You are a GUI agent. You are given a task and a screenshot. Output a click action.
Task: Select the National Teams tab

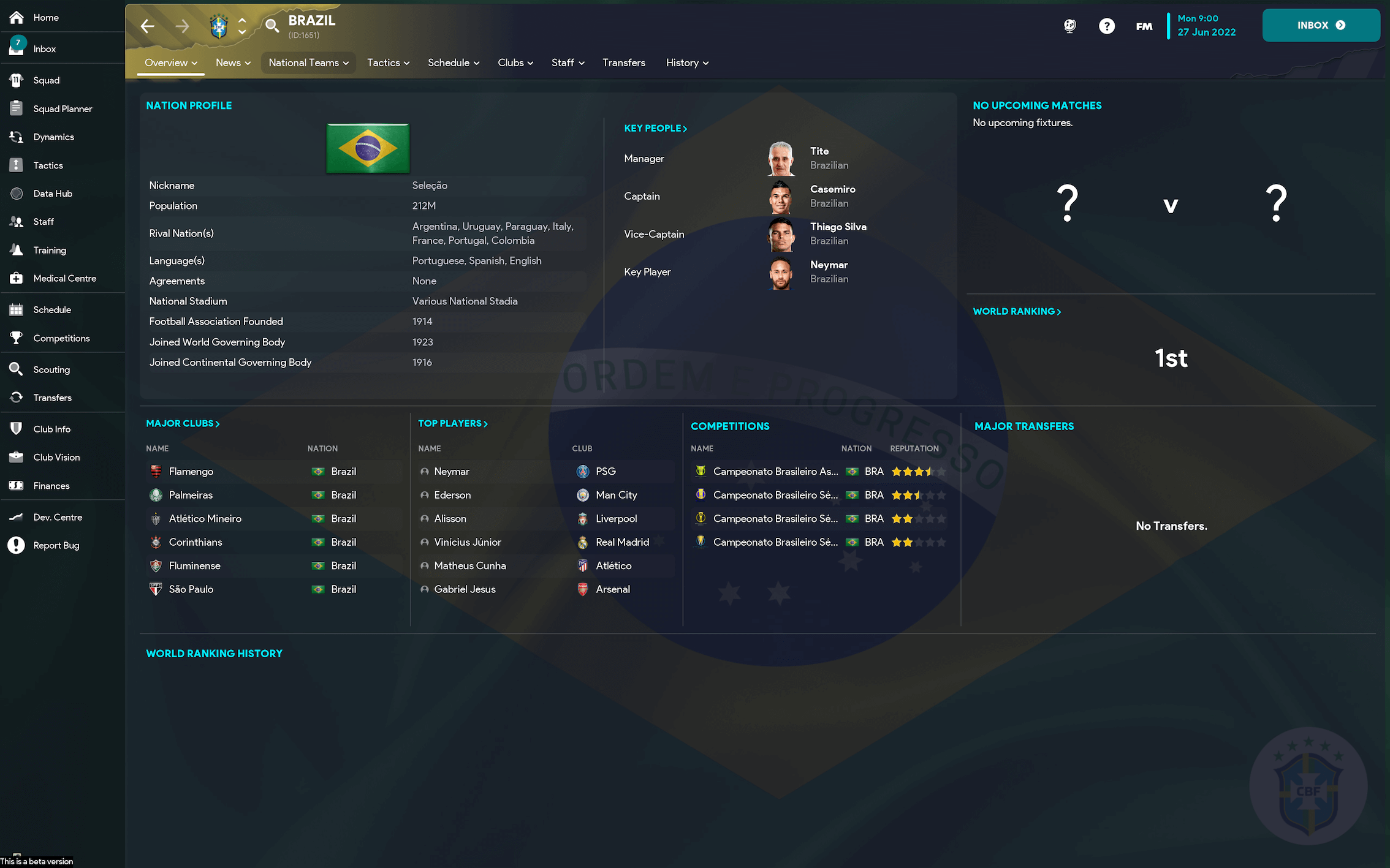point(308,62)
